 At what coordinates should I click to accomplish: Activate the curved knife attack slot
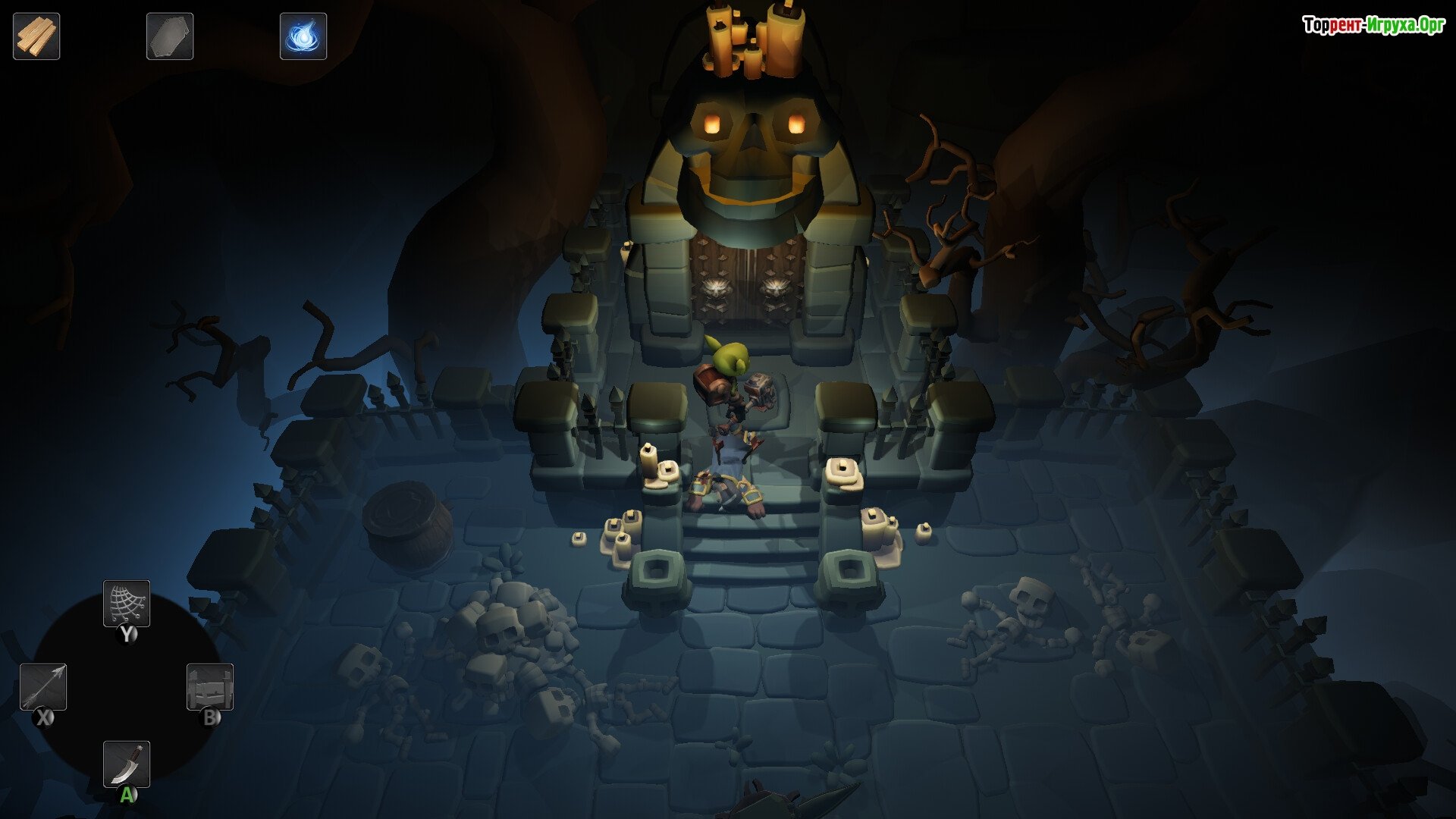(x=127, y=764)
